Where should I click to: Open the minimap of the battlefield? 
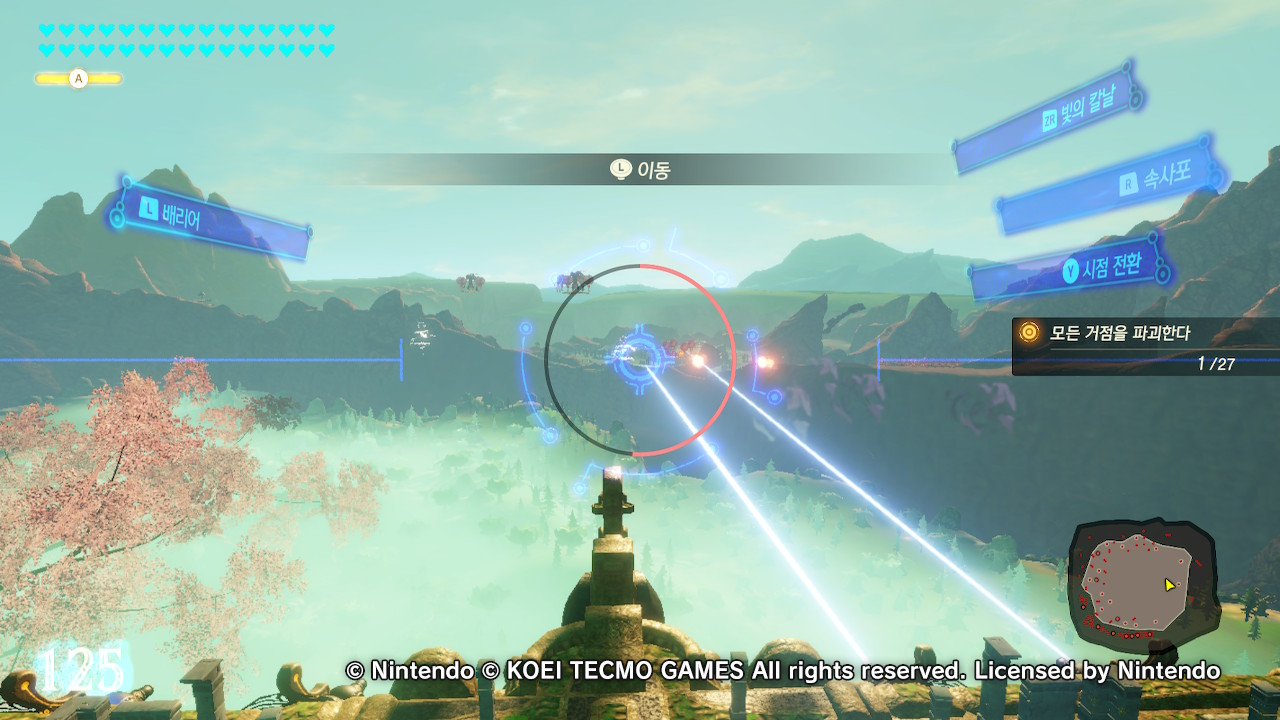1142,581
